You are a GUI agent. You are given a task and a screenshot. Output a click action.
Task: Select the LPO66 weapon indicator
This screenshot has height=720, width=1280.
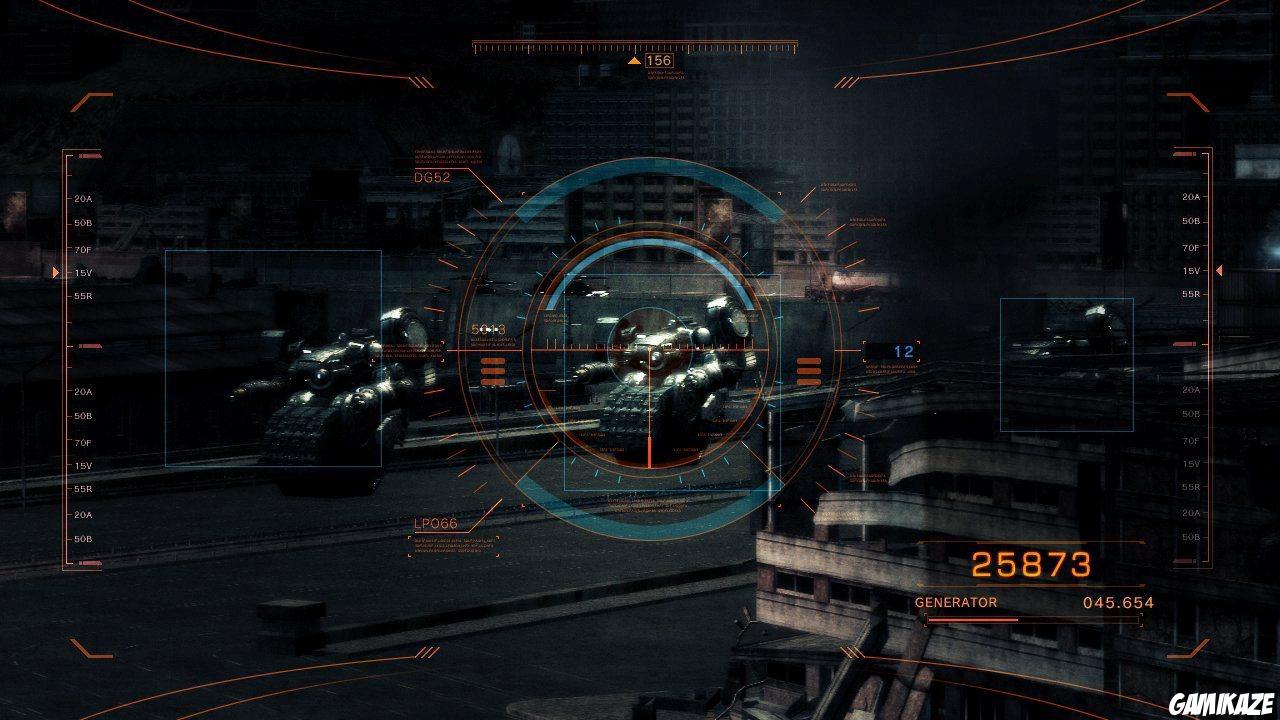point(434,522)
